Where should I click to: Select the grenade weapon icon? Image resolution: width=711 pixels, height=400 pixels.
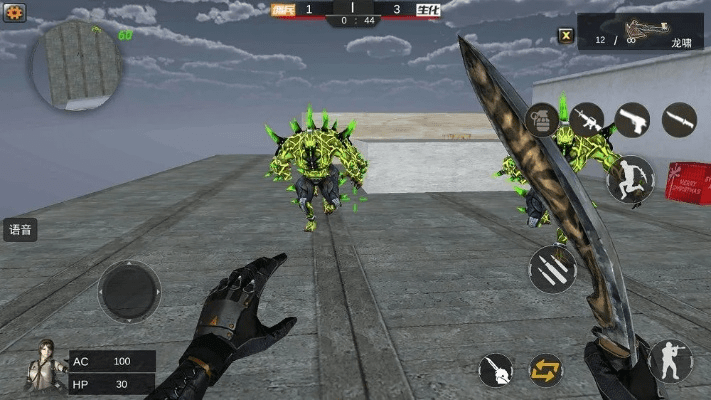[542, 120]
